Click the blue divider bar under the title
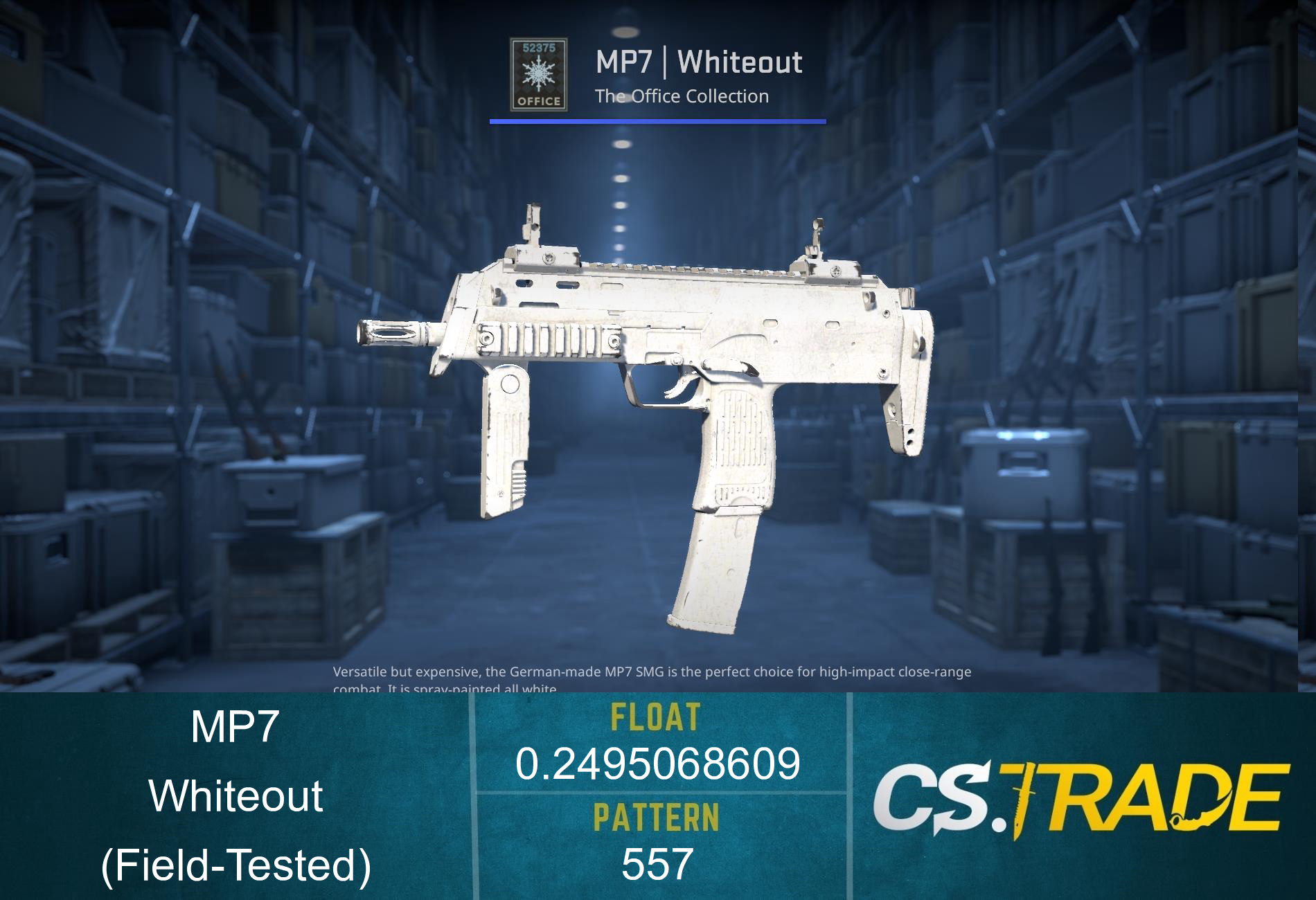The width and height of the screenshot is (1316, 900). [x=658, y=123]
